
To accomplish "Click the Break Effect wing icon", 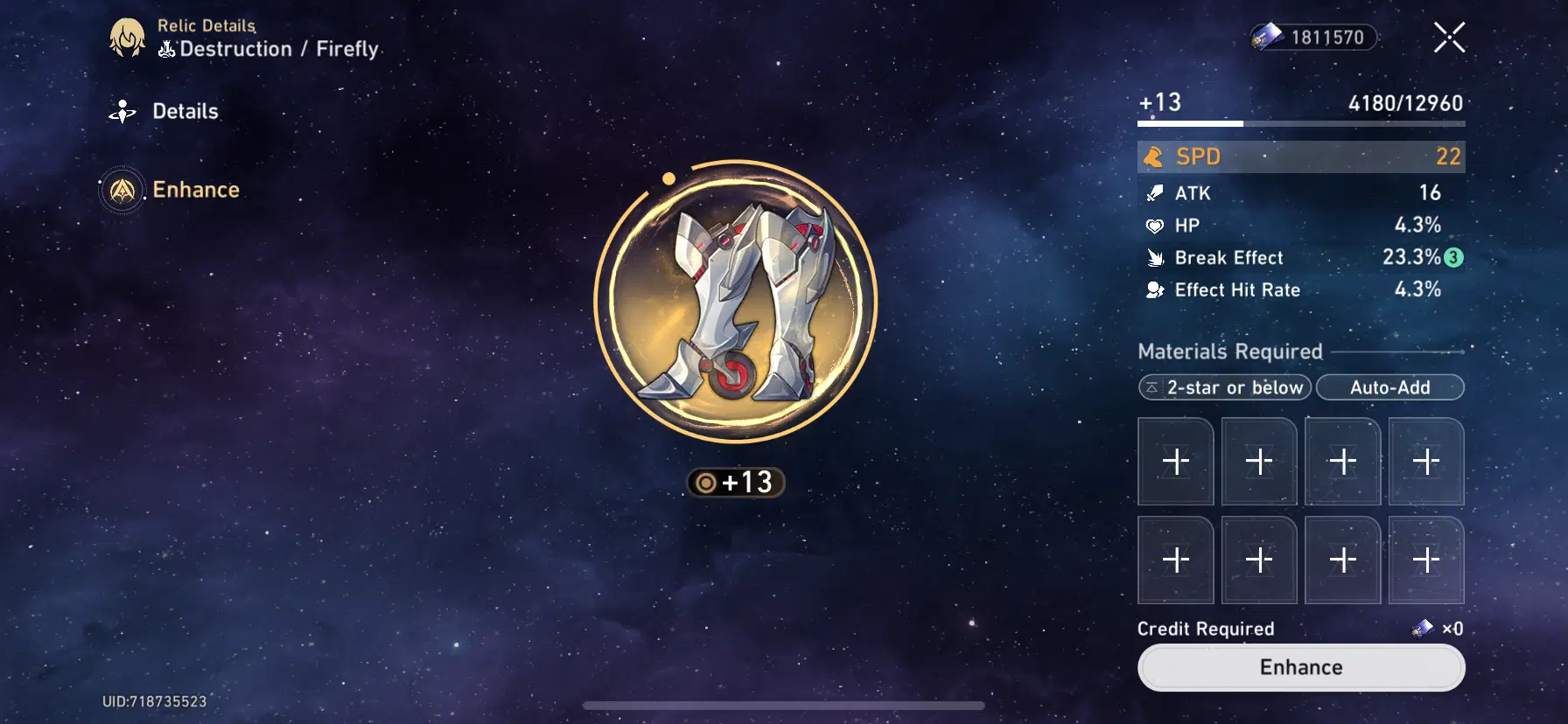I will coord(1157,257).
